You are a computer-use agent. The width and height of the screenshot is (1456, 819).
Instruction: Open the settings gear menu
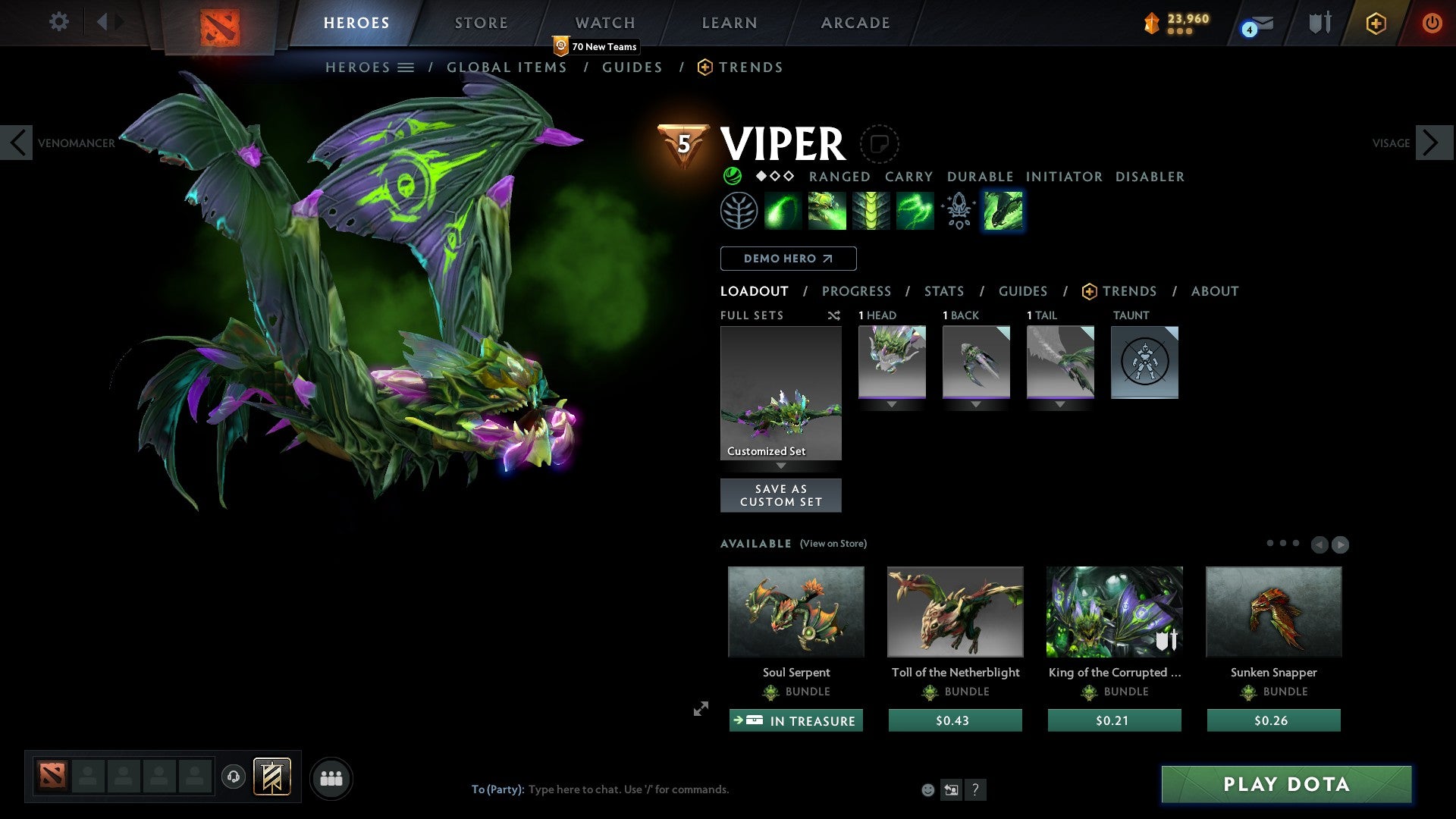click(x=58, y=22)
